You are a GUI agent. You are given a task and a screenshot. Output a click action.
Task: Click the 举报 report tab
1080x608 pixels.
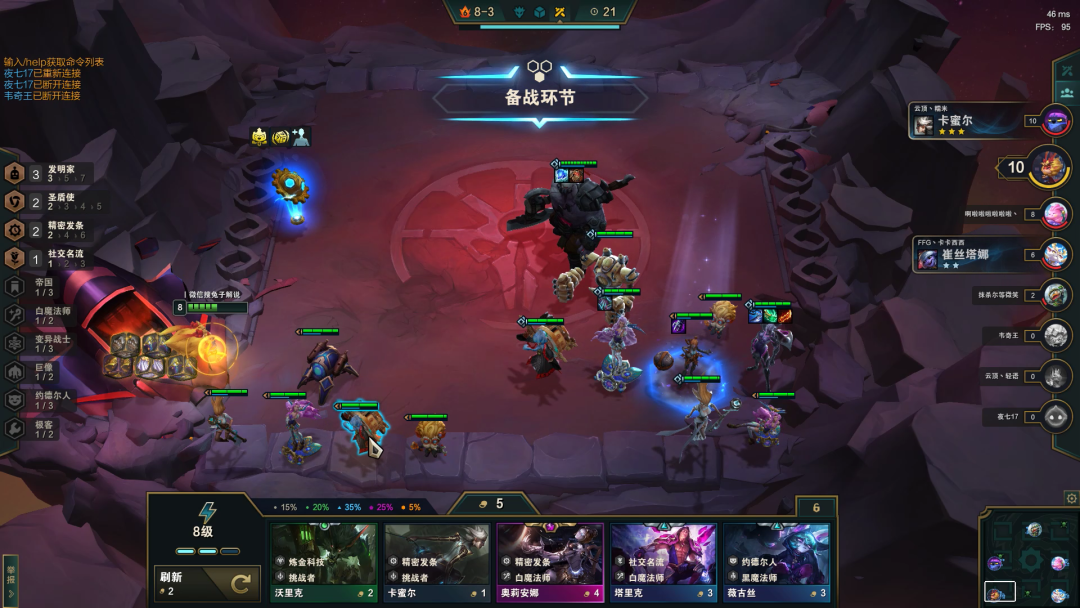coord(11,579)
